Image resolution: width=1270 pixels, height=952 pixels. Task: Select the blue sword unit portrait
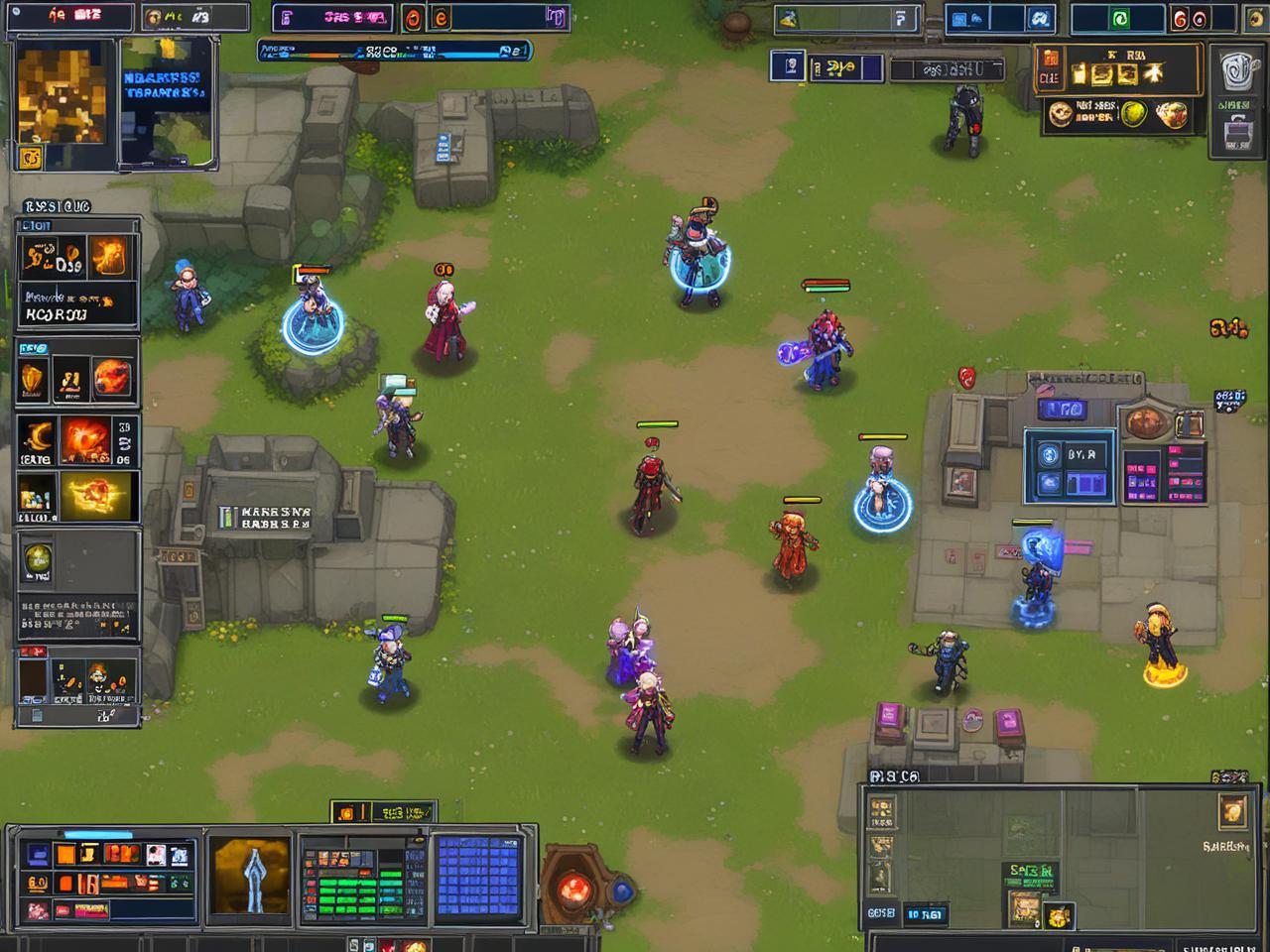point(250,874)
